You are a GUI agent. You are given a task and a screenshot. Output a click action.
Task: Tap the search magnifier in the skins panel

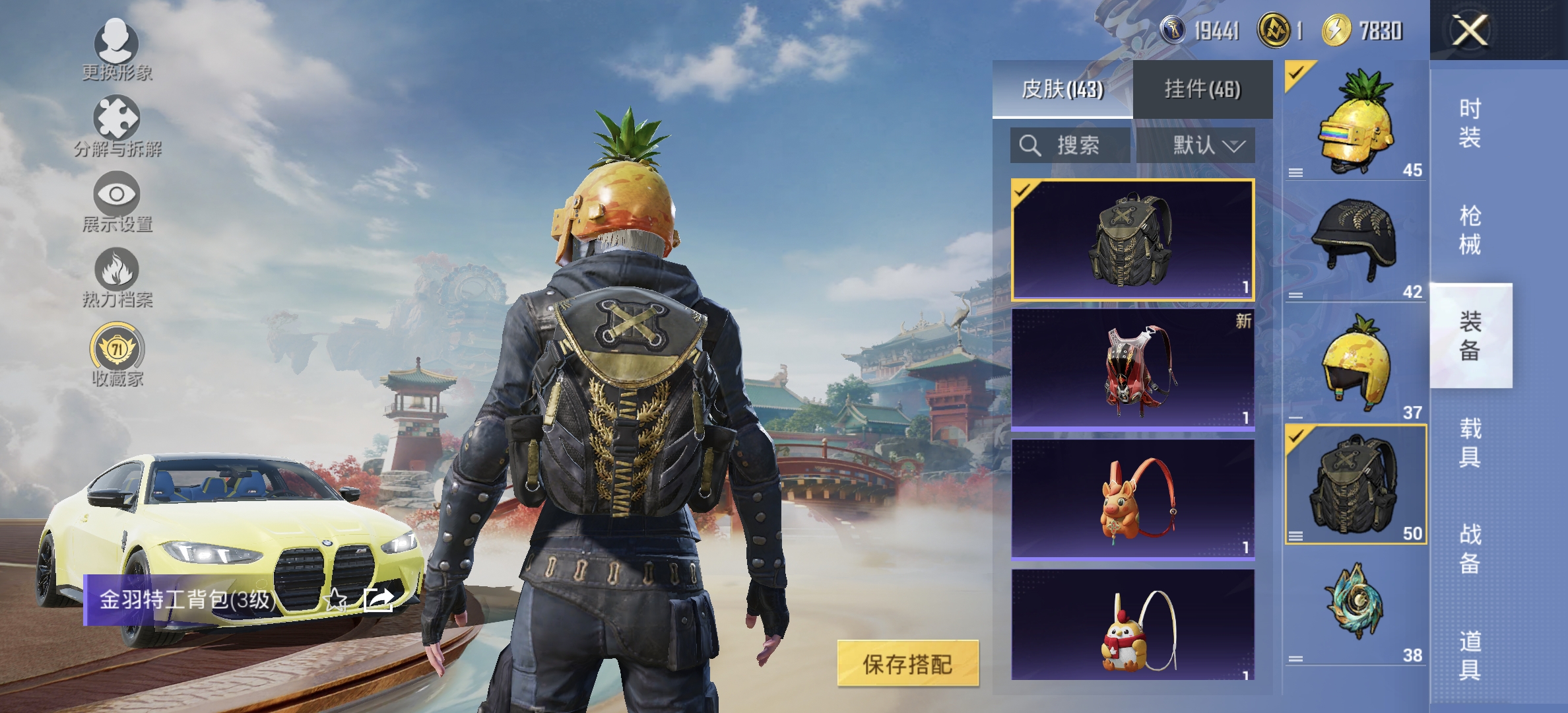[1032, 146]
